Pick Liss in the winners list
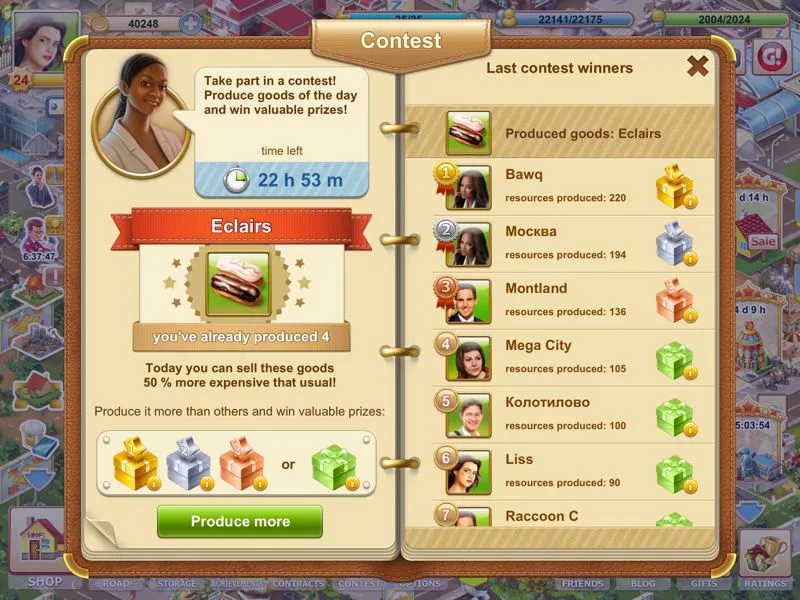Image resolution: width=800 pixels, height=600 pixels. (560, 471)
